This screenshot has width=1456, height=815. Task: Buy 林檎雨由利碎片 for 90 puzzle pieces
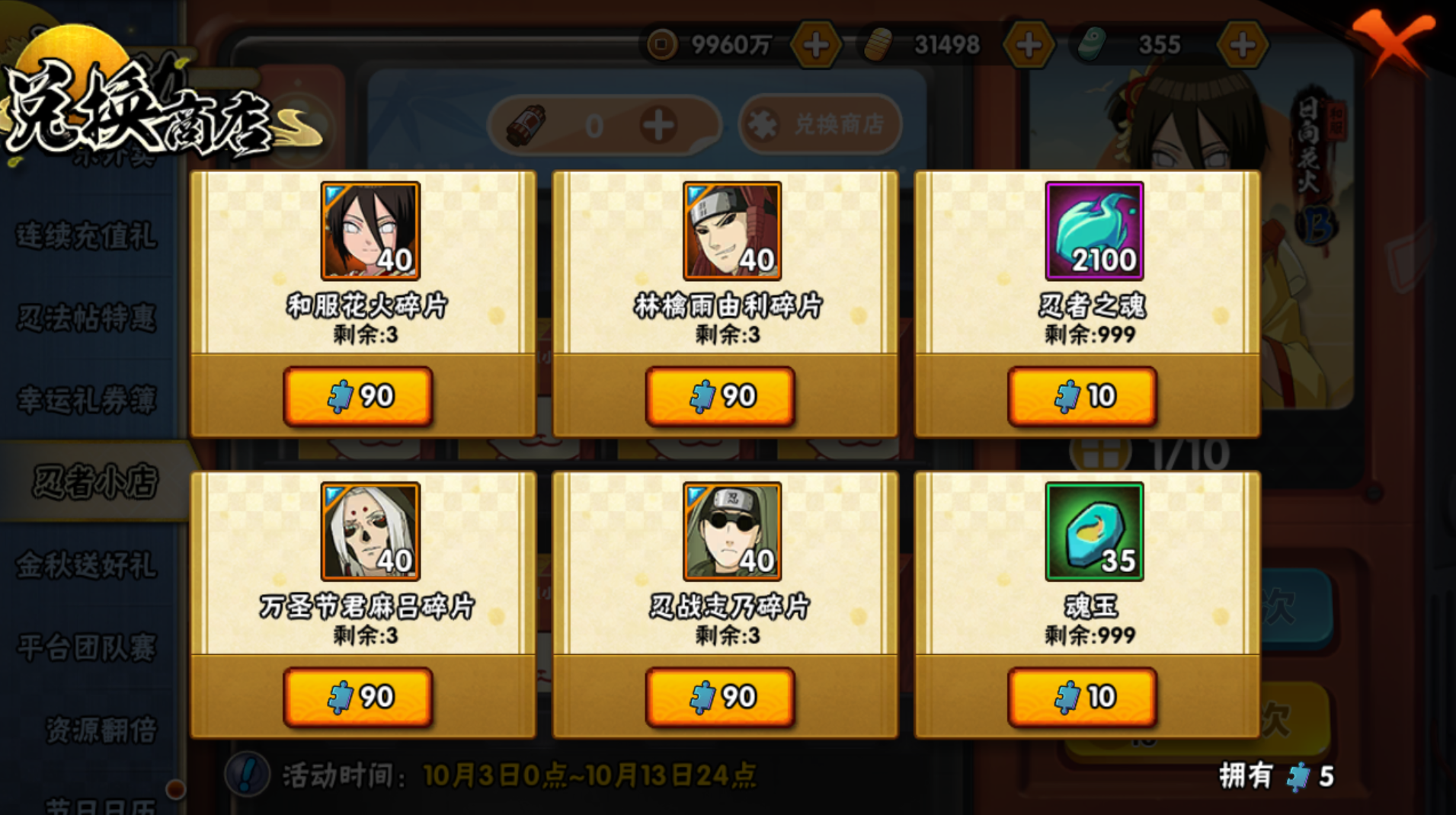pos(720,396)
